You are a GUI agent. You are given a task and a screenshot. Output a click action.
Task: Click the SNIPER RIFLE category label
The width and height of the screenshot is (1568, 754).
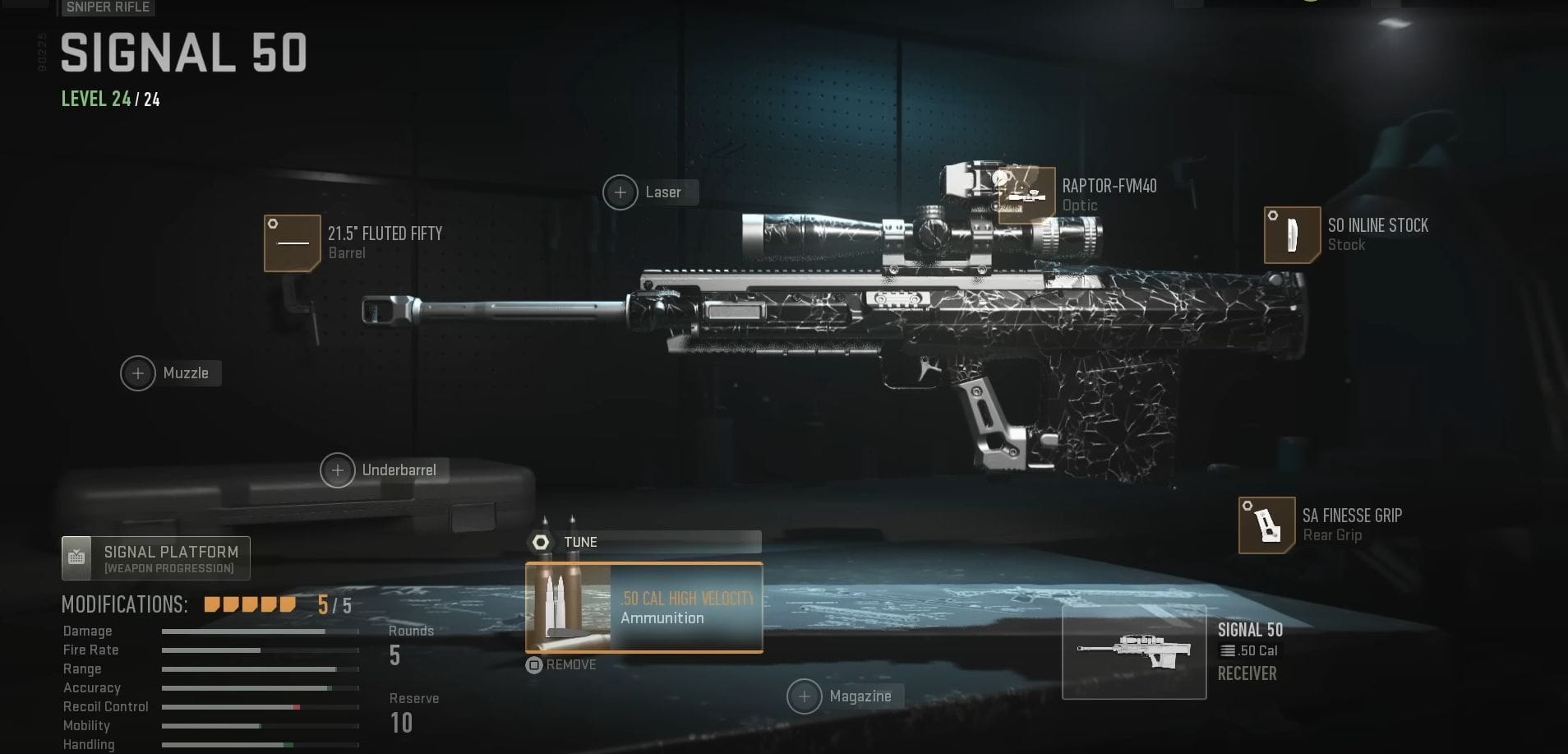(x=107, y=7)
